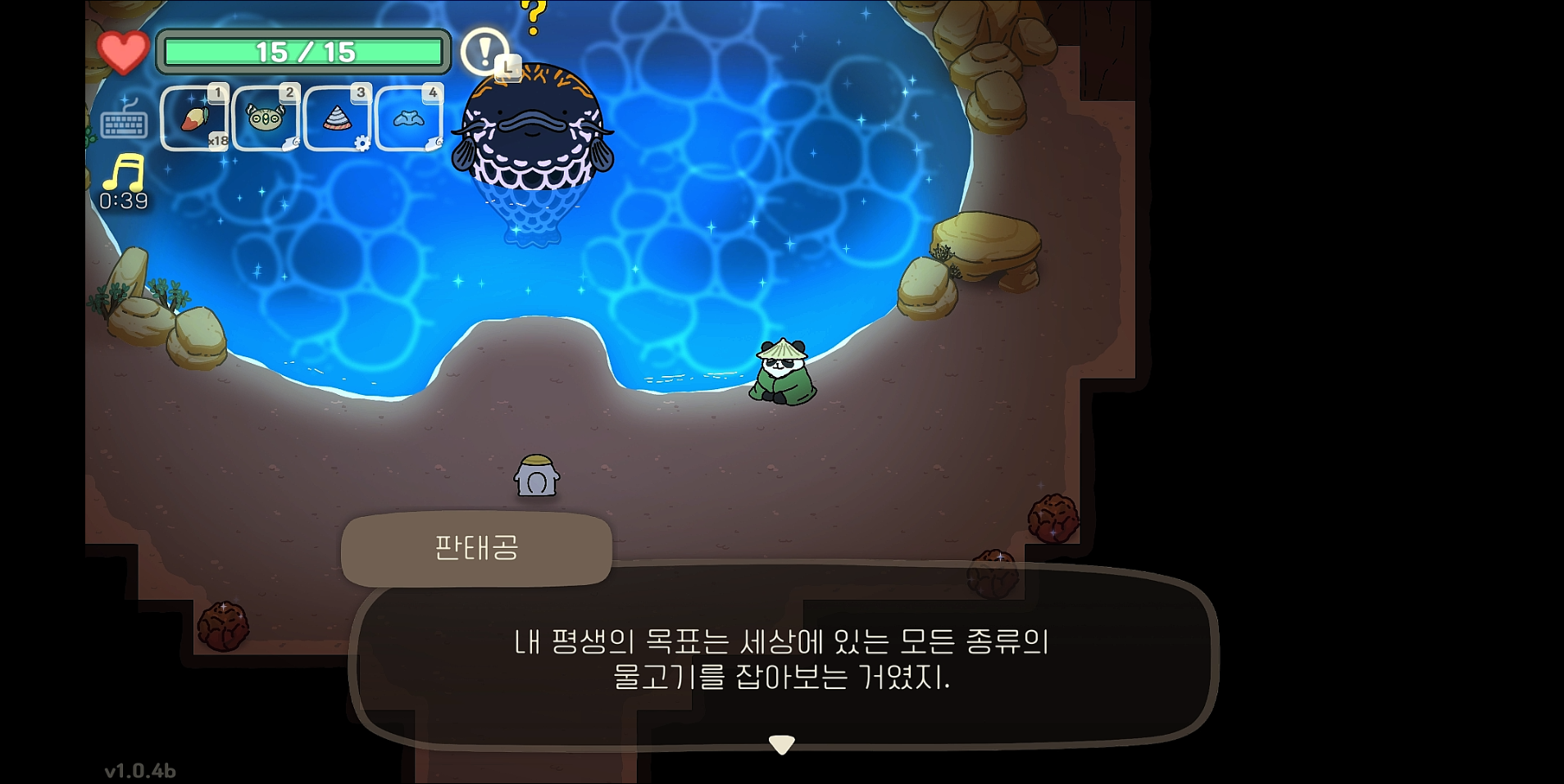Click the panda fisherman by the water

click(x=783, y=370)
